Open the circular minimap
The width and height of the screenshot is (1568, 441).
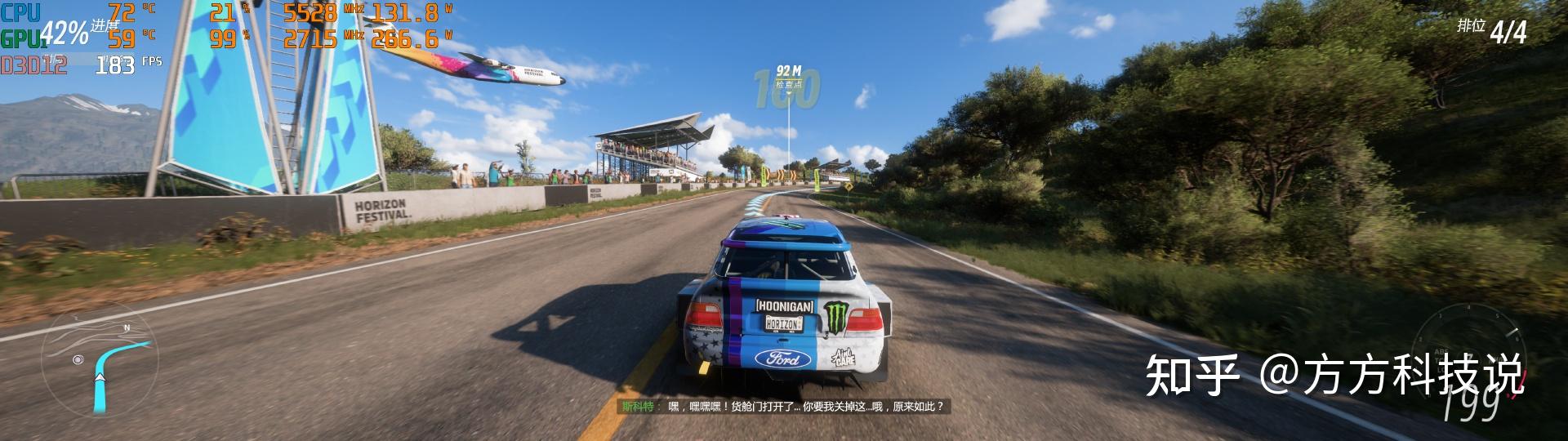tap(99, 365)
